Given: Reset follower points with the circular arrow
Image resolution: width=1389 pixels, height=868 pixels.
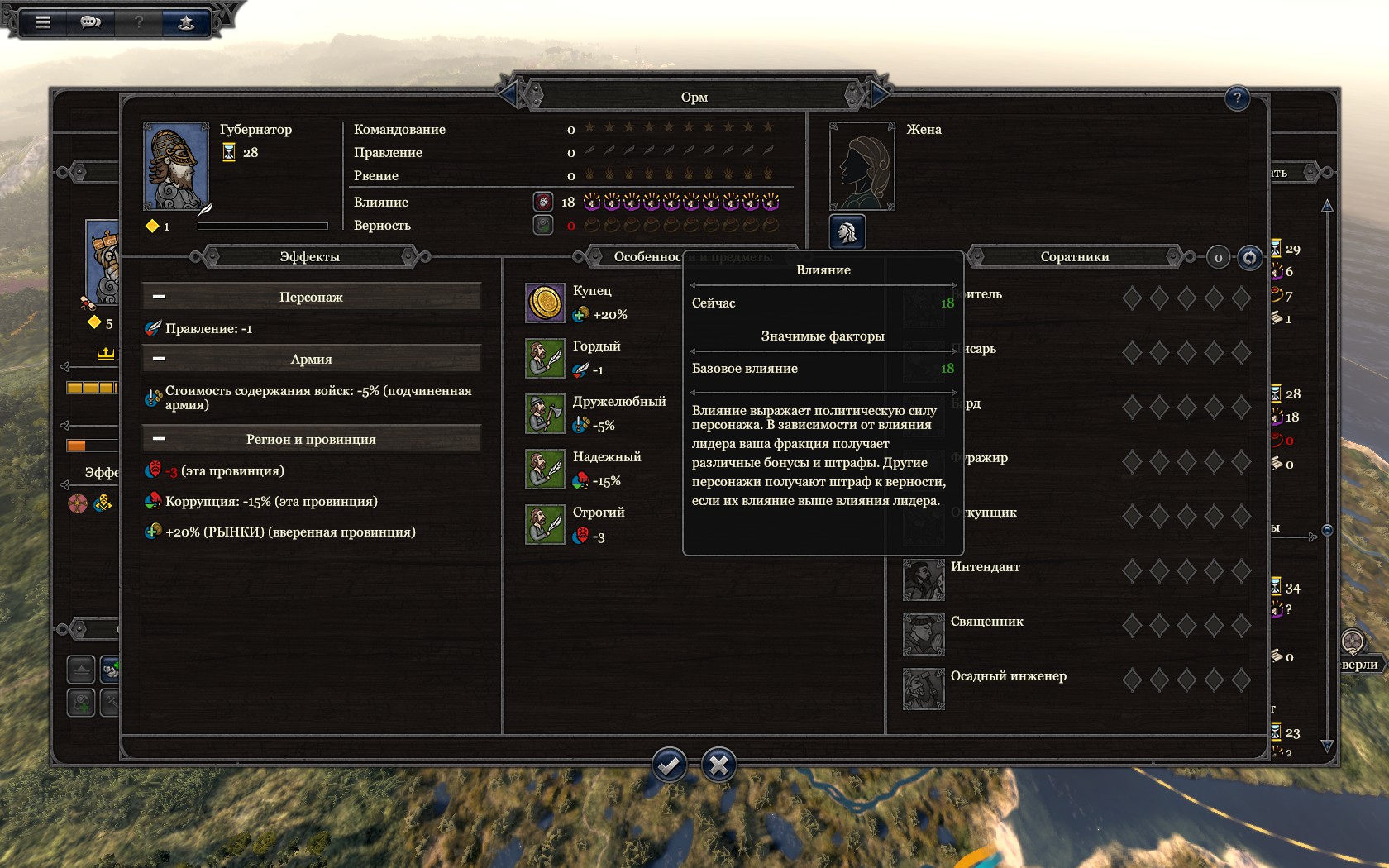Looking at the screenshot, I should pyautogui.click(x=1249, y=258).
